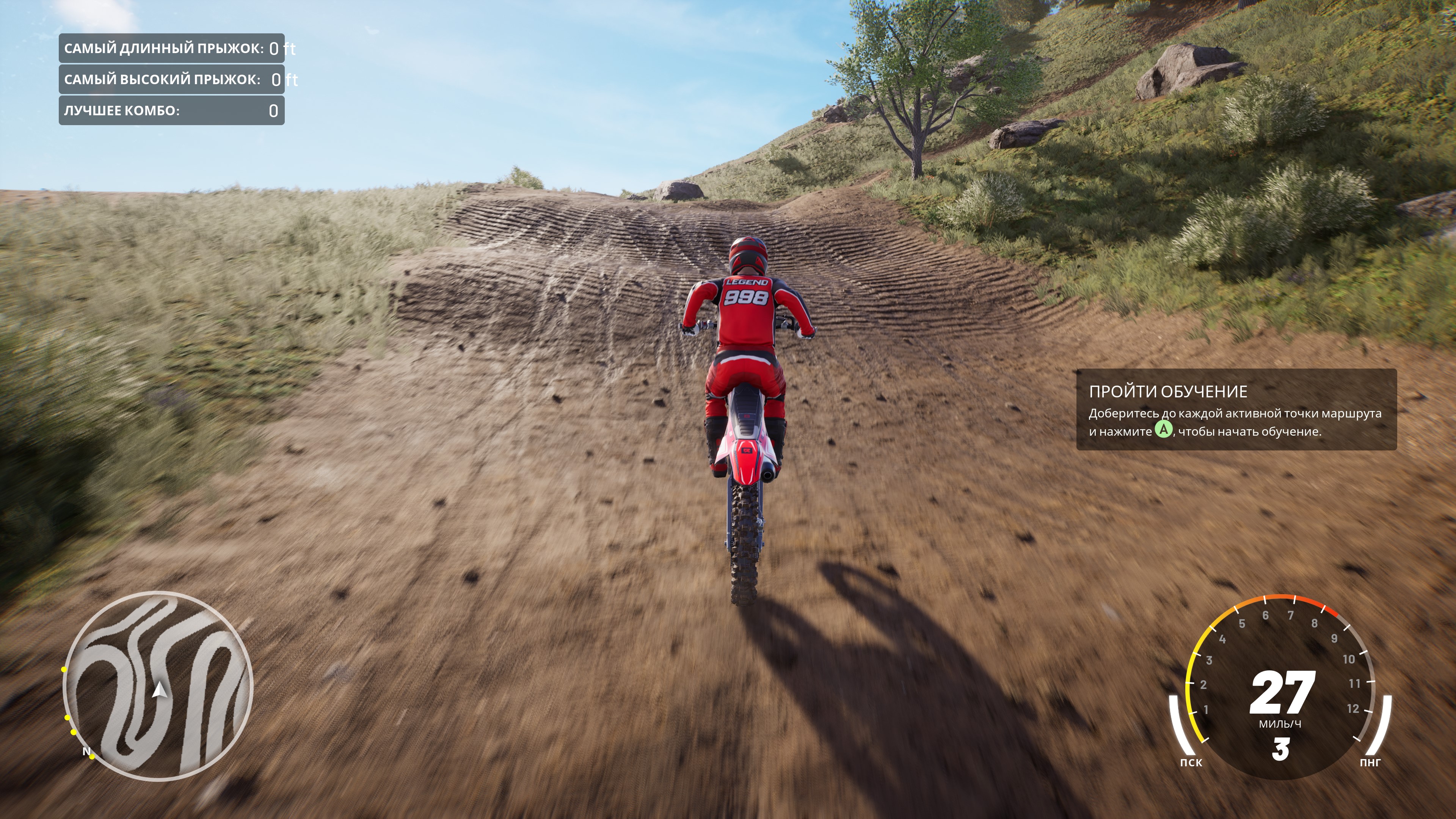Click the circular track minimap
The height and width of the screenshot is (819, 1456).
tap(158, 685)
